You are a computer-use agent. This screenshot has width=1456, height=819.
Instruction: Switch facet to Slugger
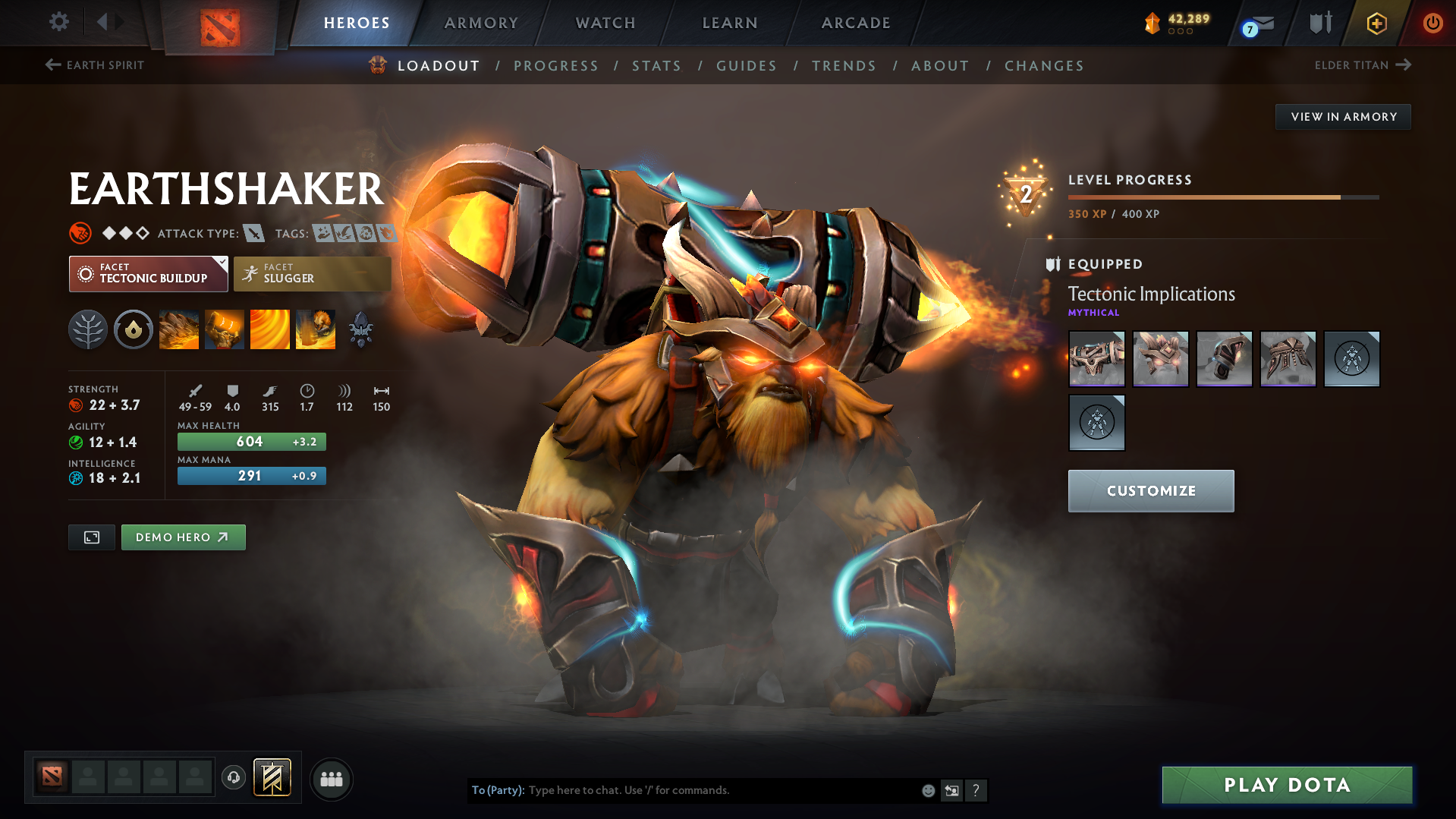click(312, 273)
